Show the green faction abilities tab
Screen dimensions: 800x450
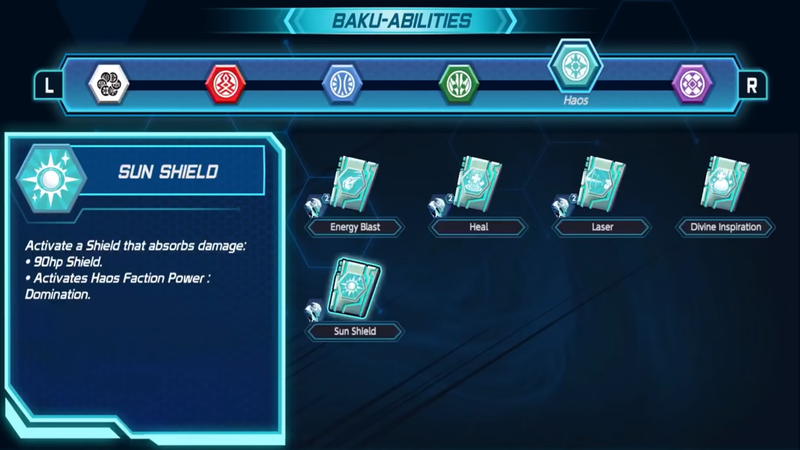(459, 83)
